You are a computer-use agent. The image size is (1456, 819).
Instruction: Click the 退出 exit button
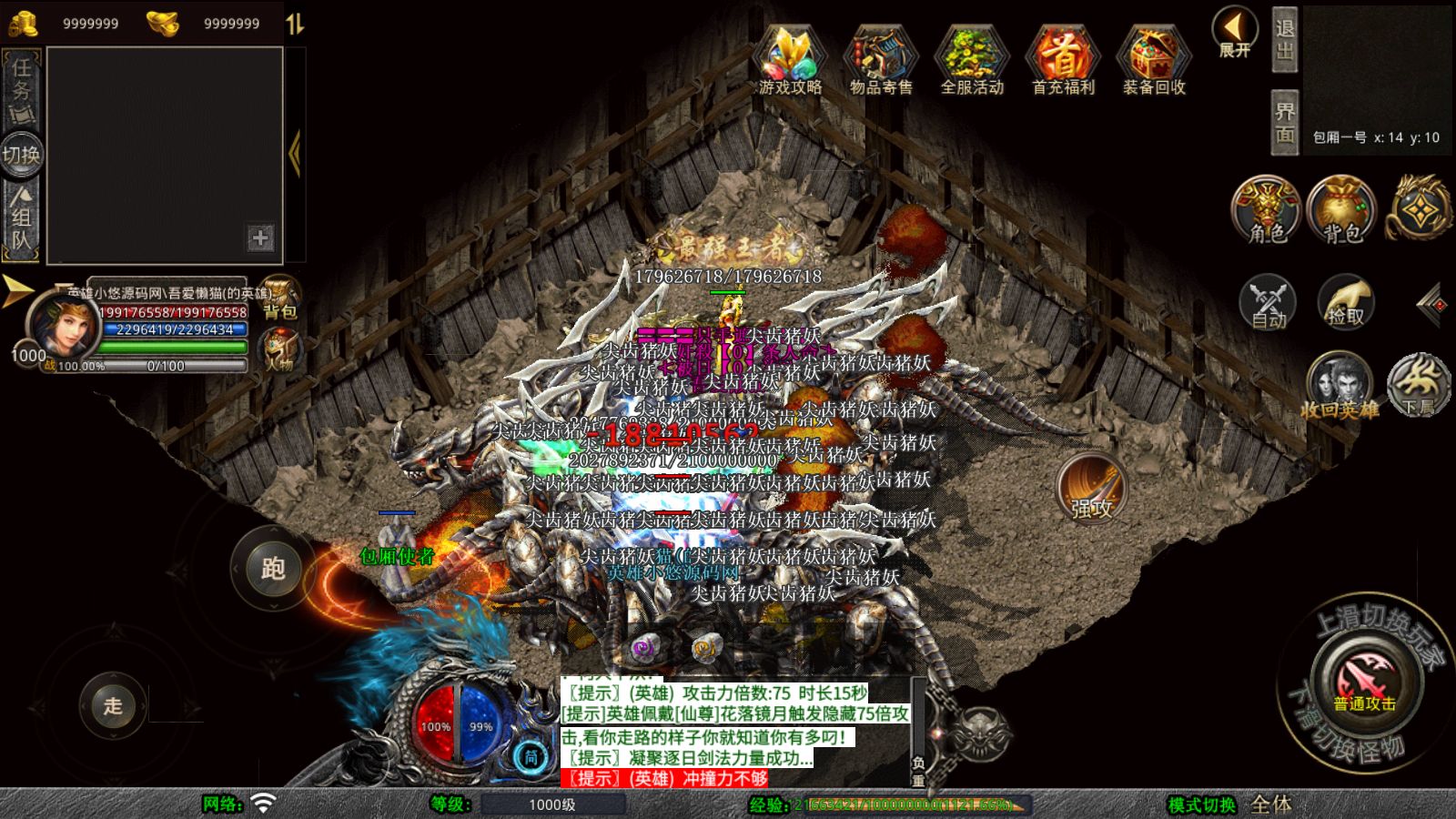pyautogui.click(x=1284, y=40)
